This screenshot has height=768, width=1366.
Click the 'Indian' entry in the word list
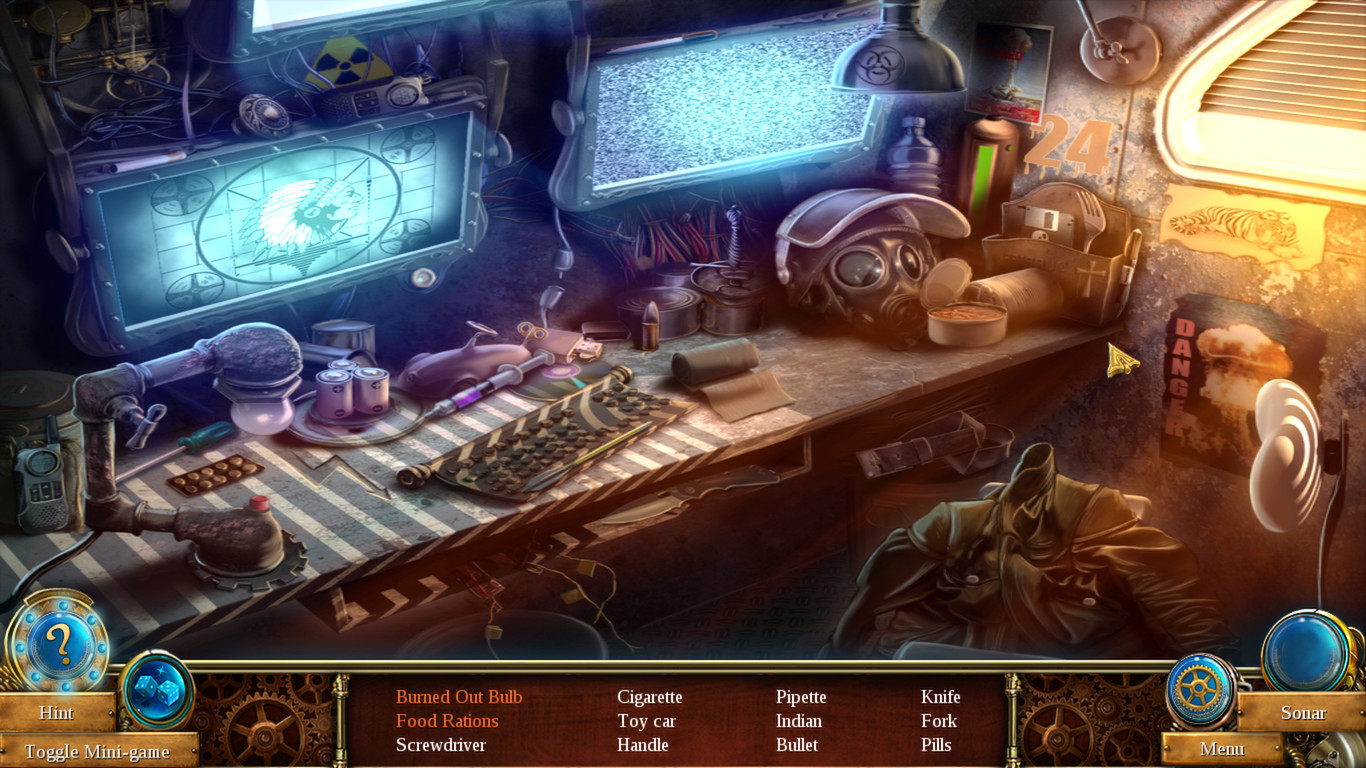point(799,721)
